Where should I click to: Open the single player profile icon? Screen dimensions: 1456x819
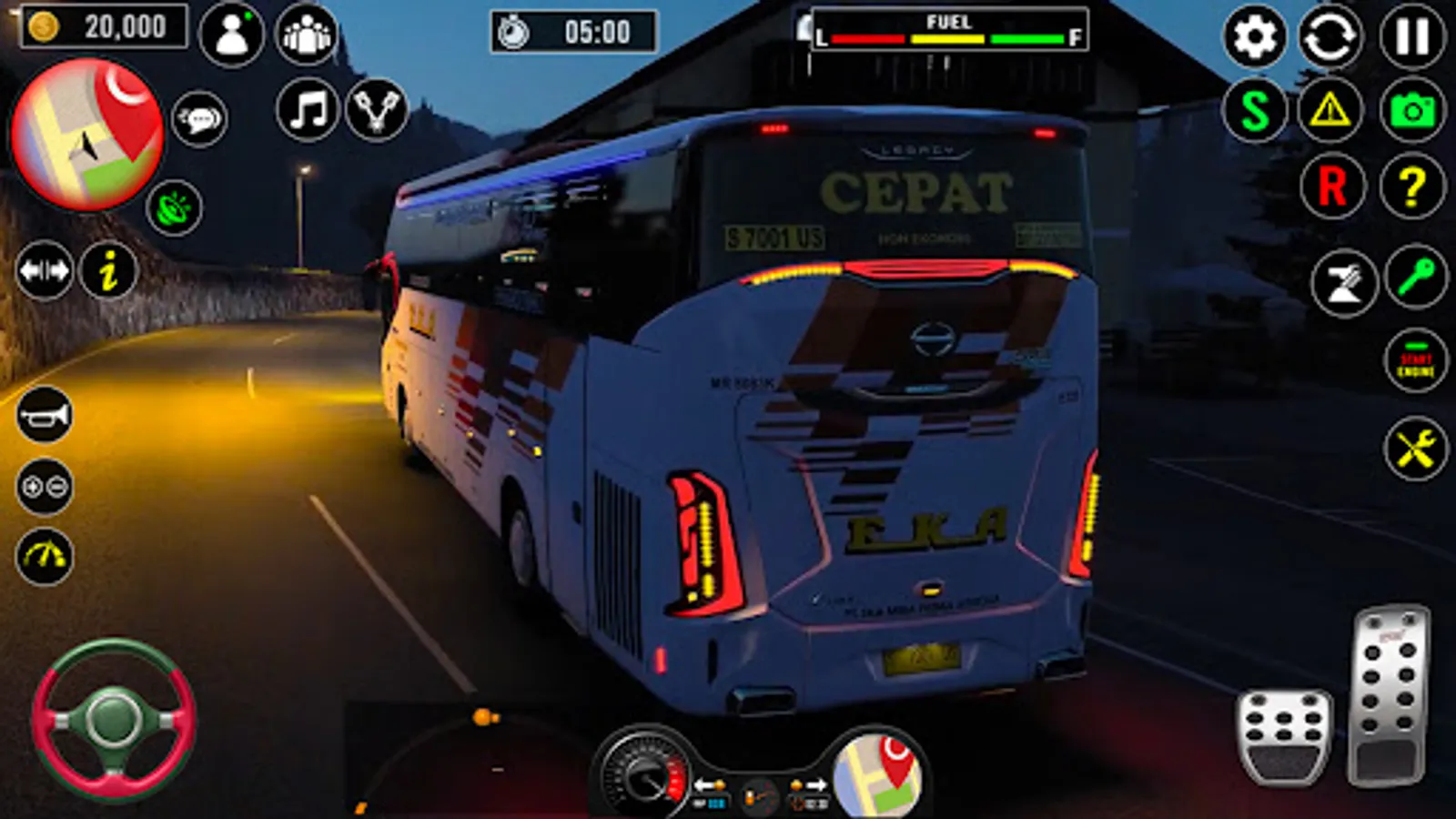231,35
